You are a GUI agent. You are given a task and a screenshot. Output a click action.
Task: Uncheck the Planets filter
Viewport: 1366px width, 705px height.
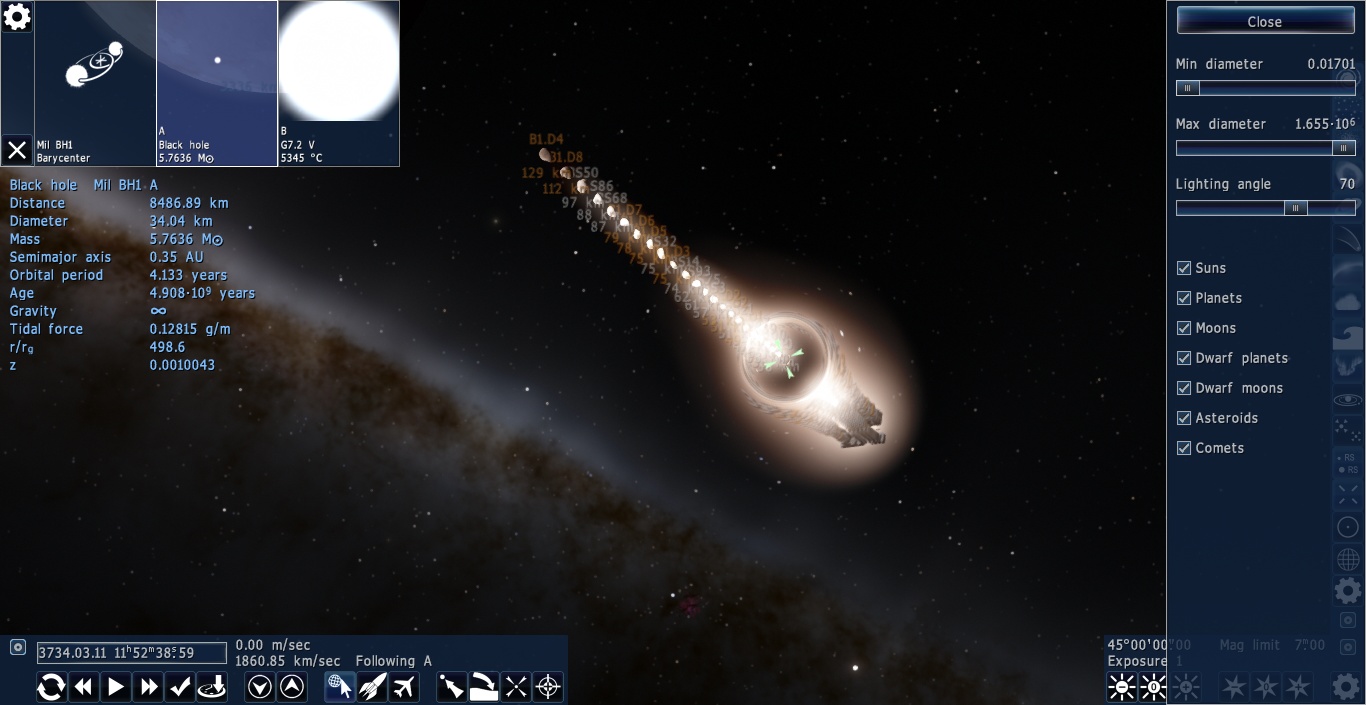click(1184, 298)
